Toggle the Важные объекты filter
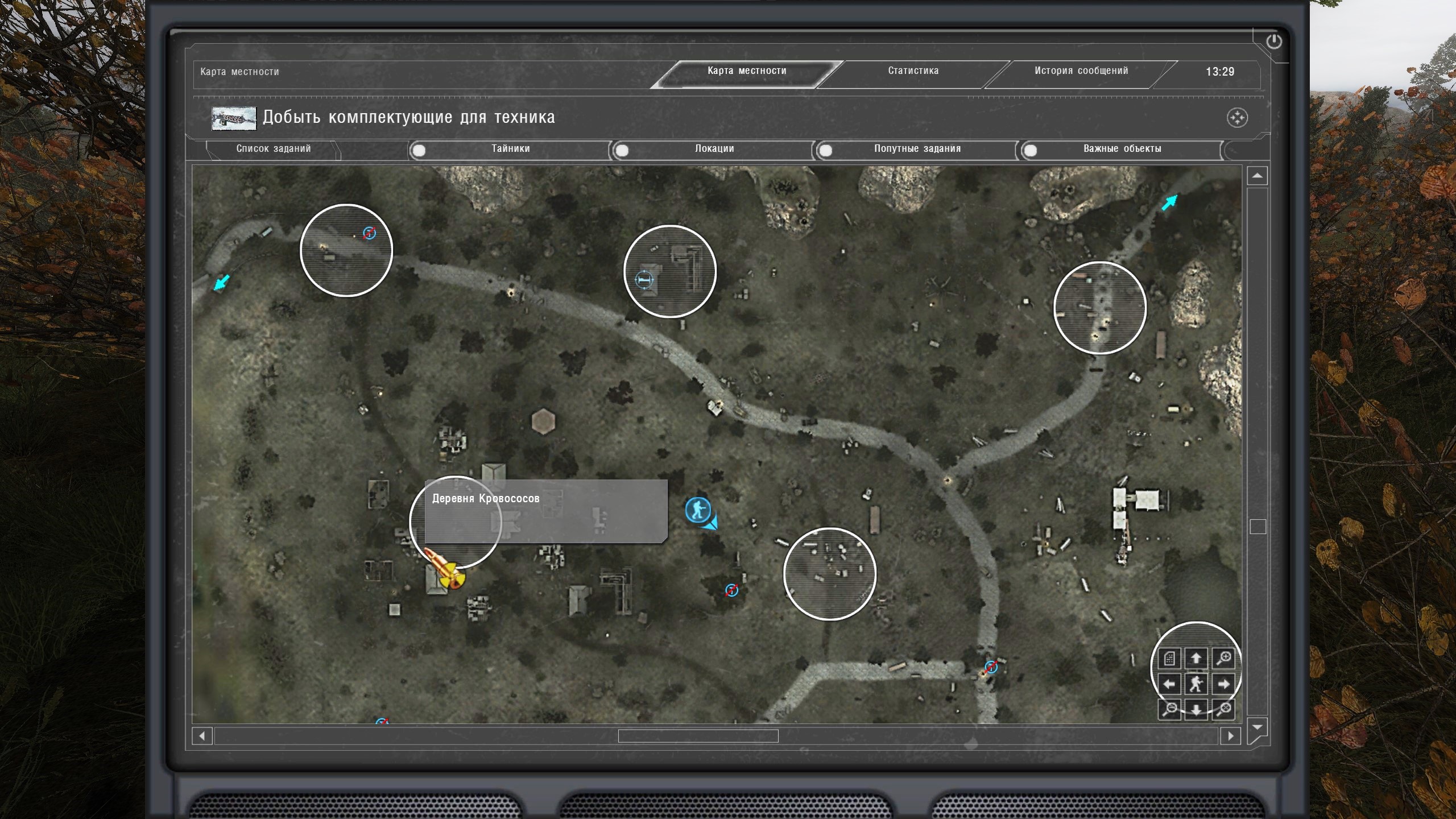Screen dimensions: 1456x819 [x=1030, y=151]
